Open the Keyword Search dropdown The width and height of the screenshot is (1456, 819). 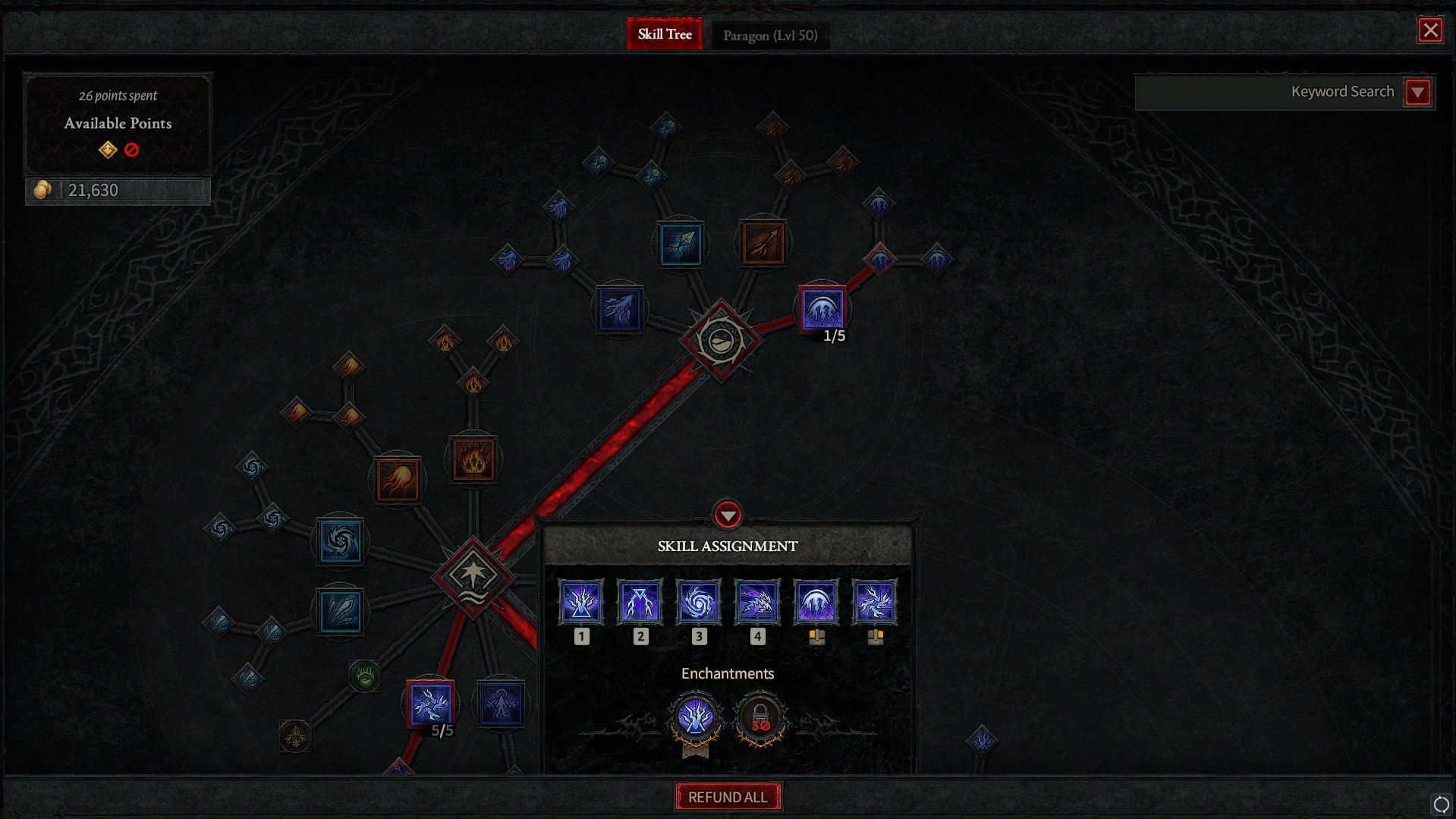1417,92
